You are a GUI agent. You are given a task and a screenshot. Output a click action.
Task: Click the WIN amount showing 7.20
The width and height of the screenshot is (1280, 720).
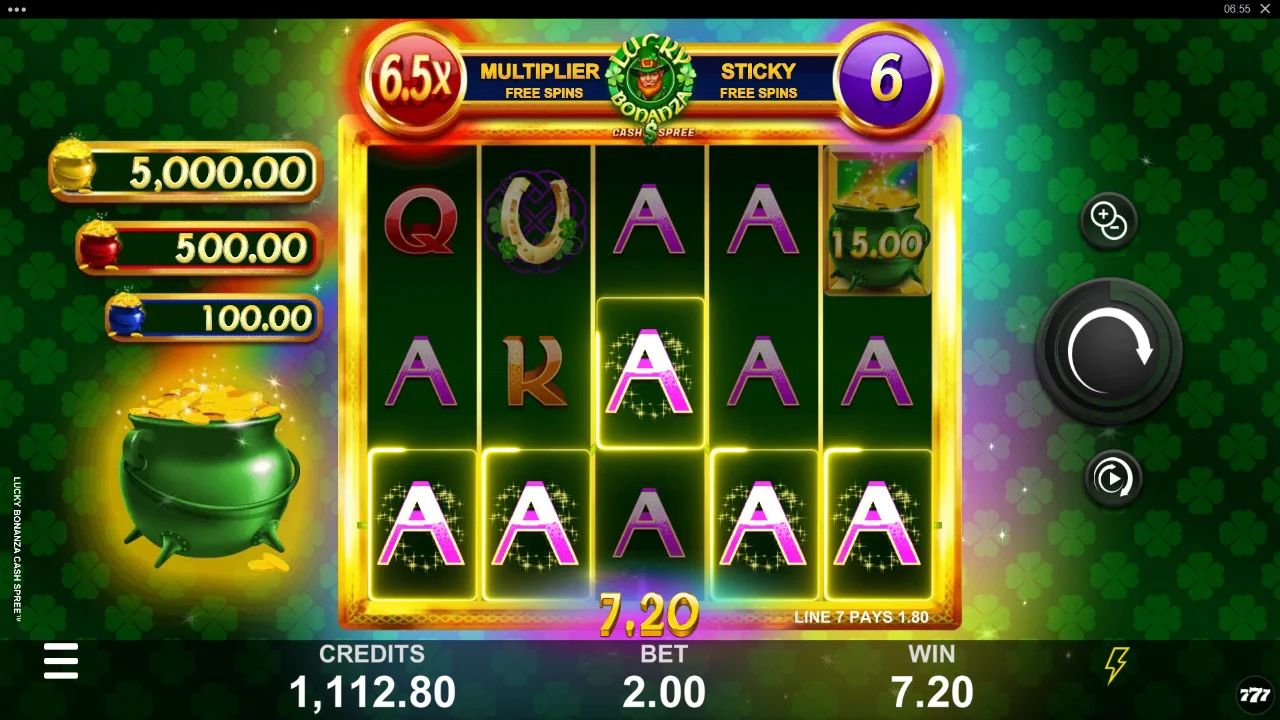point(932,690)
